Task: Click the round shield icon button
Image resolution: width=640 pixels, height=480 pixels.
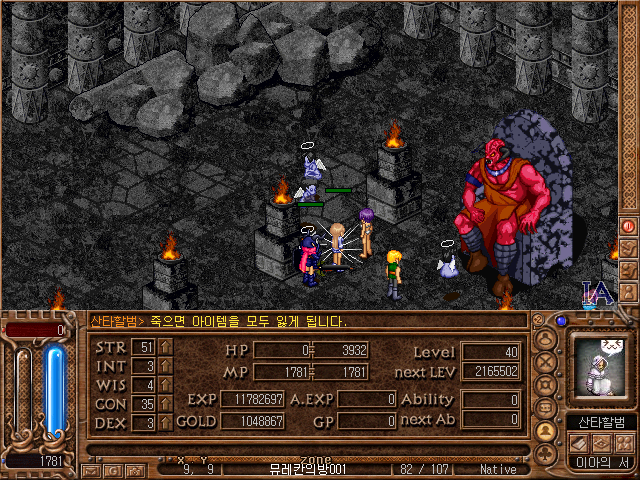Action: point(546,386)
